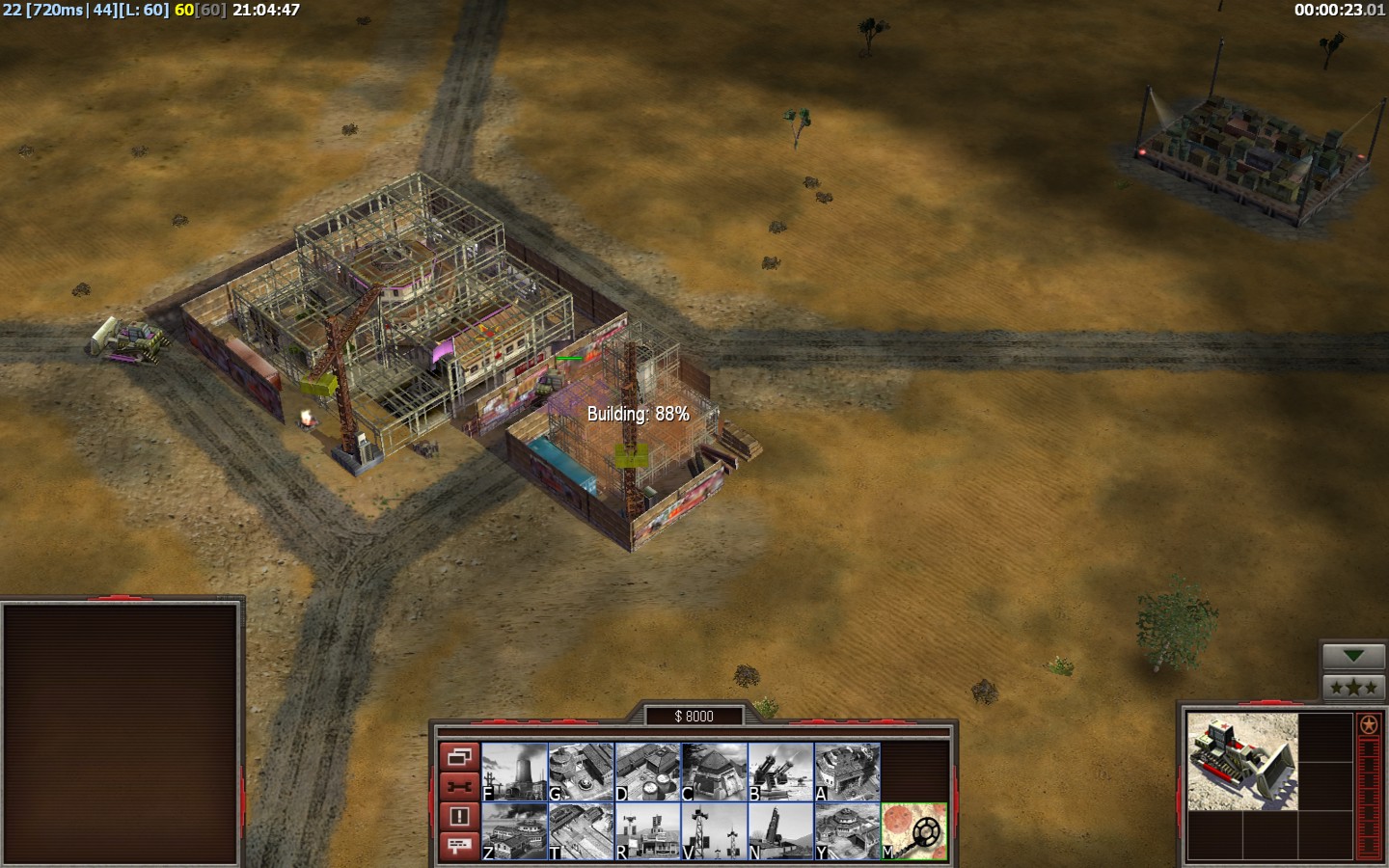Build the Airfield using the T icon

click(x=581, y=831)
